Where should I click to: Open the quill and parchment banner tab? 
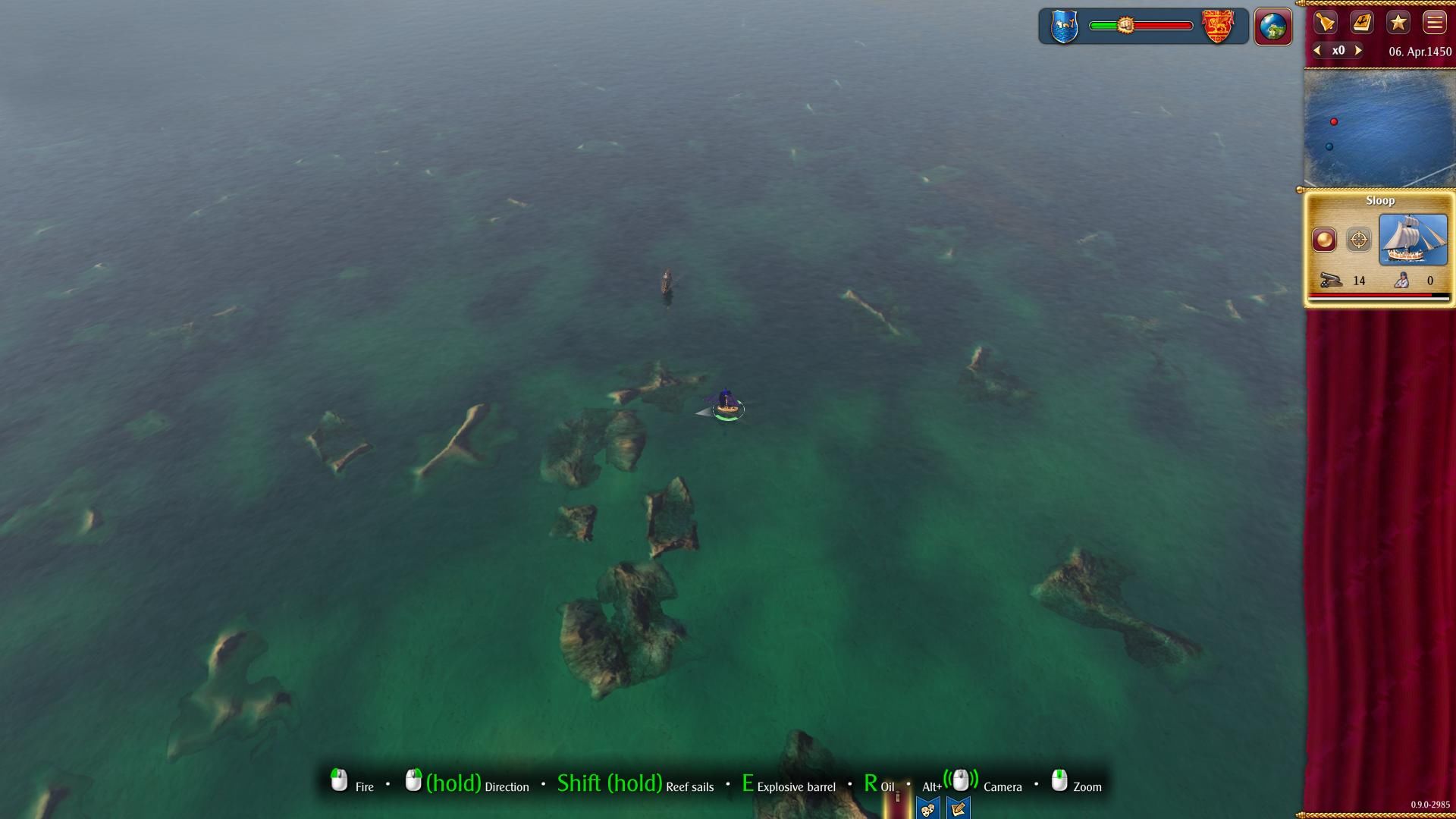[x=958, y=808]
